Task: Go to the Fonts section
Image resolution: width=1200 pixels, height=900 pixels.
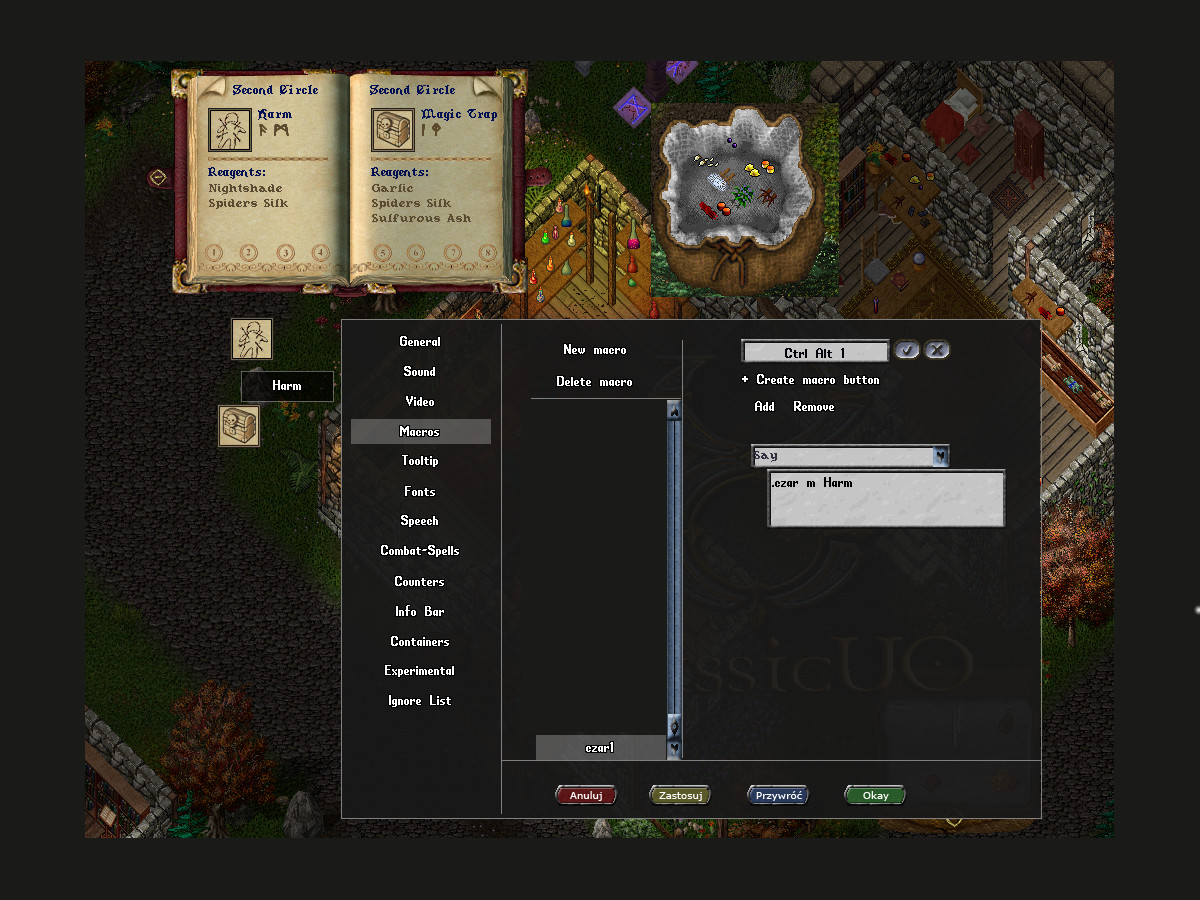Action: pyautogui.click(x=420, y=492)
